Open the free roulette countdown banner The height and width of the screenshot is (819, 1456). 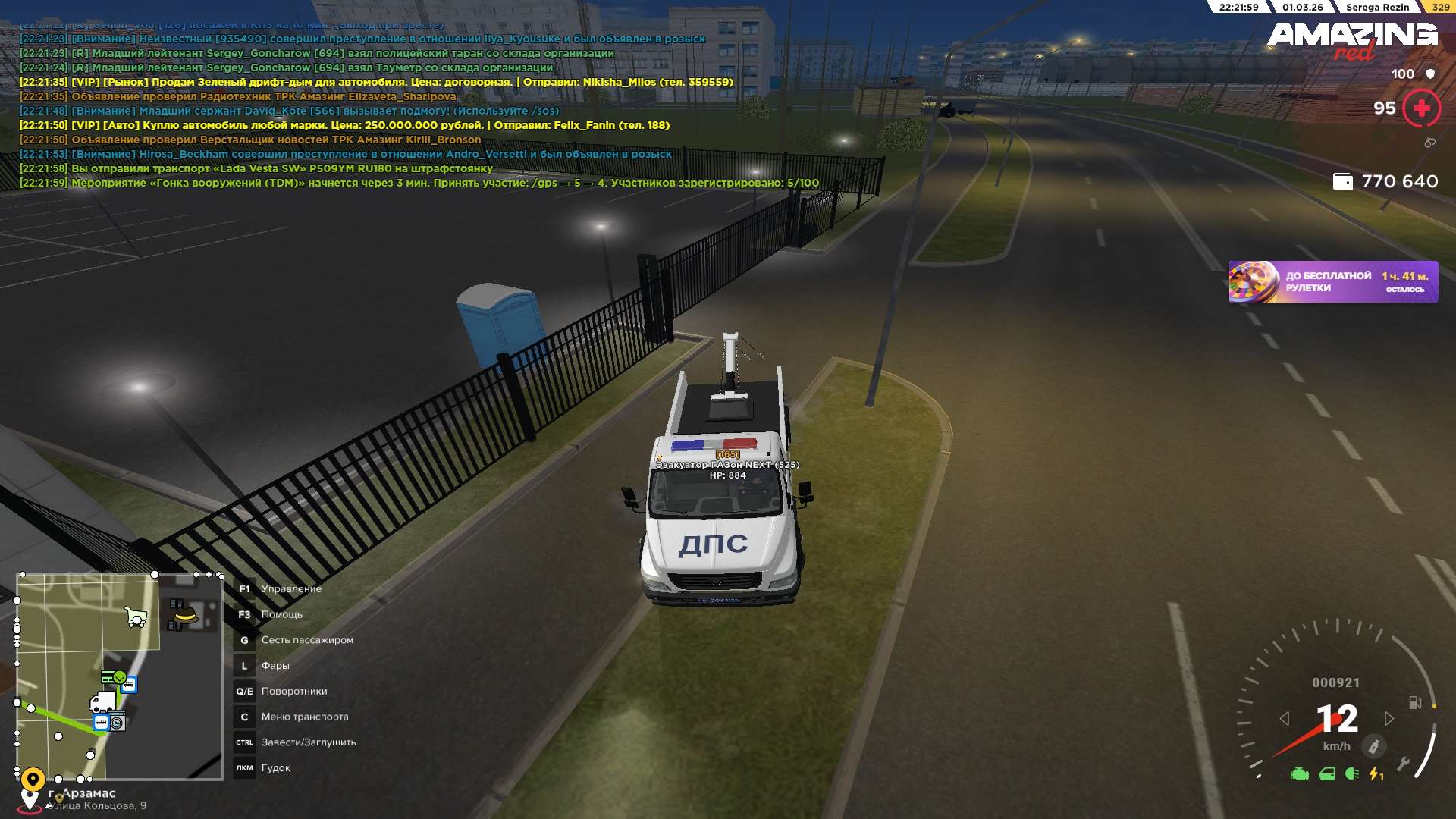(1332, 282)
